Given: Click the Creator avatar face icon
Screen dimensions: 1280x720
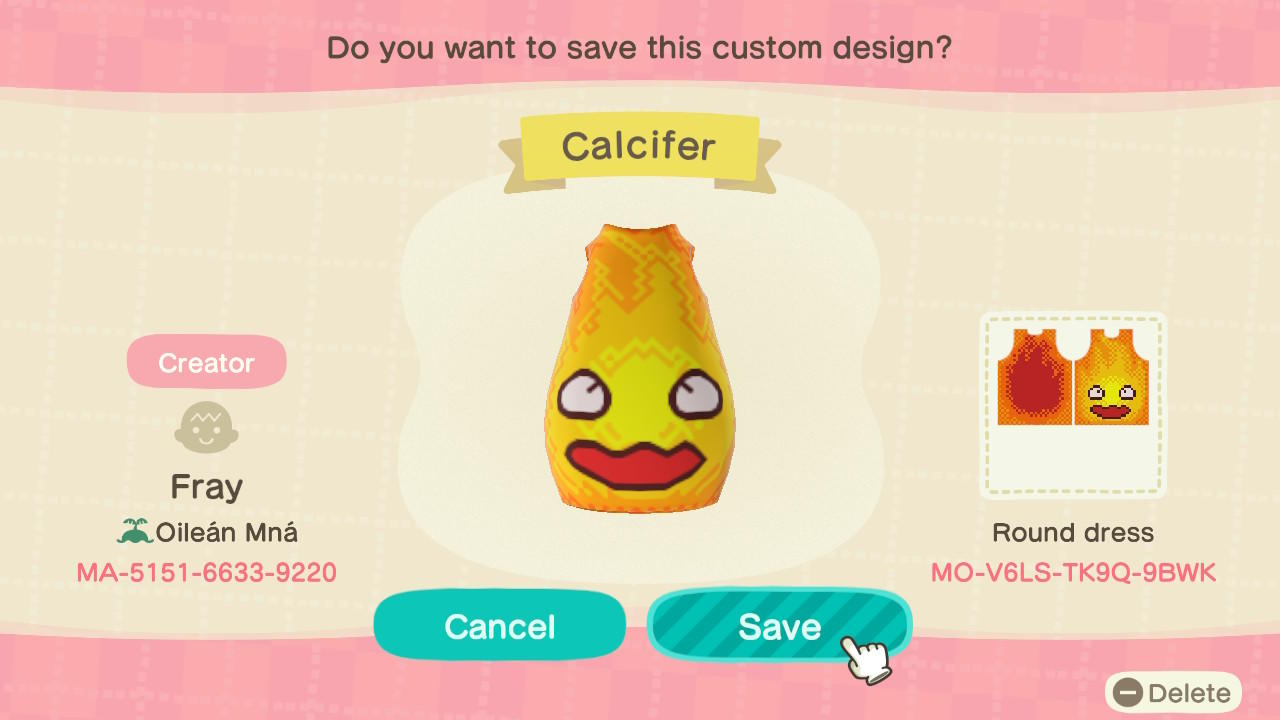Looking at the screenshot, I should coord(206,426).
